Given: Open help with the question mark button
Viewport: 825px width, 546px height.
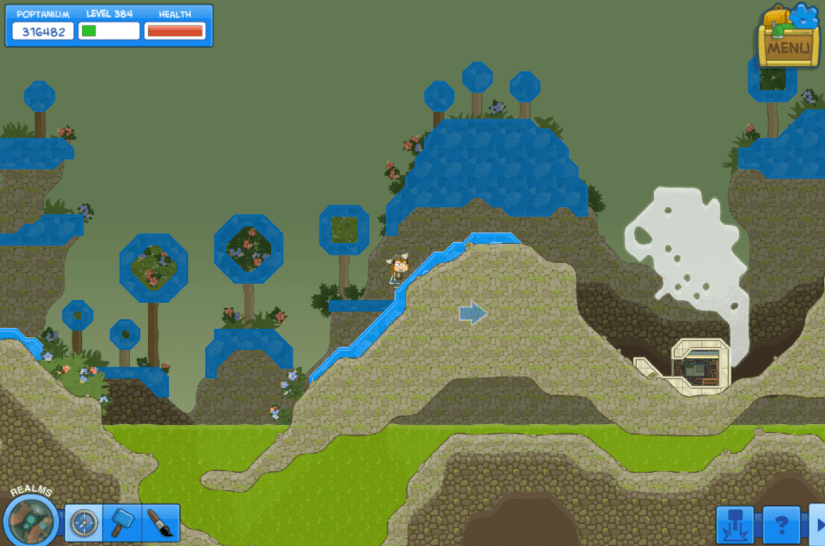Looking at the screenshot, I should (781, 524).
